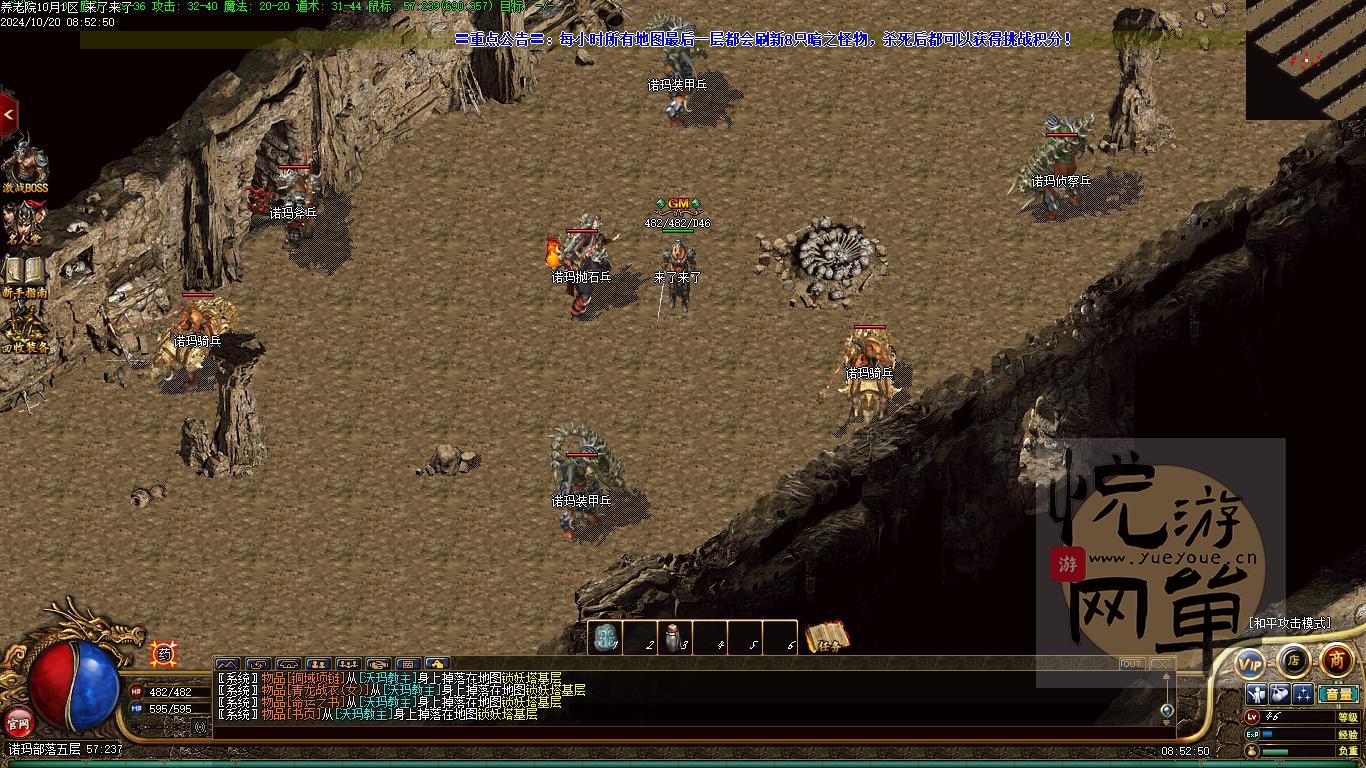
Task: Open the 新手指南 beginner guide book
Action: tap(25, 274)
